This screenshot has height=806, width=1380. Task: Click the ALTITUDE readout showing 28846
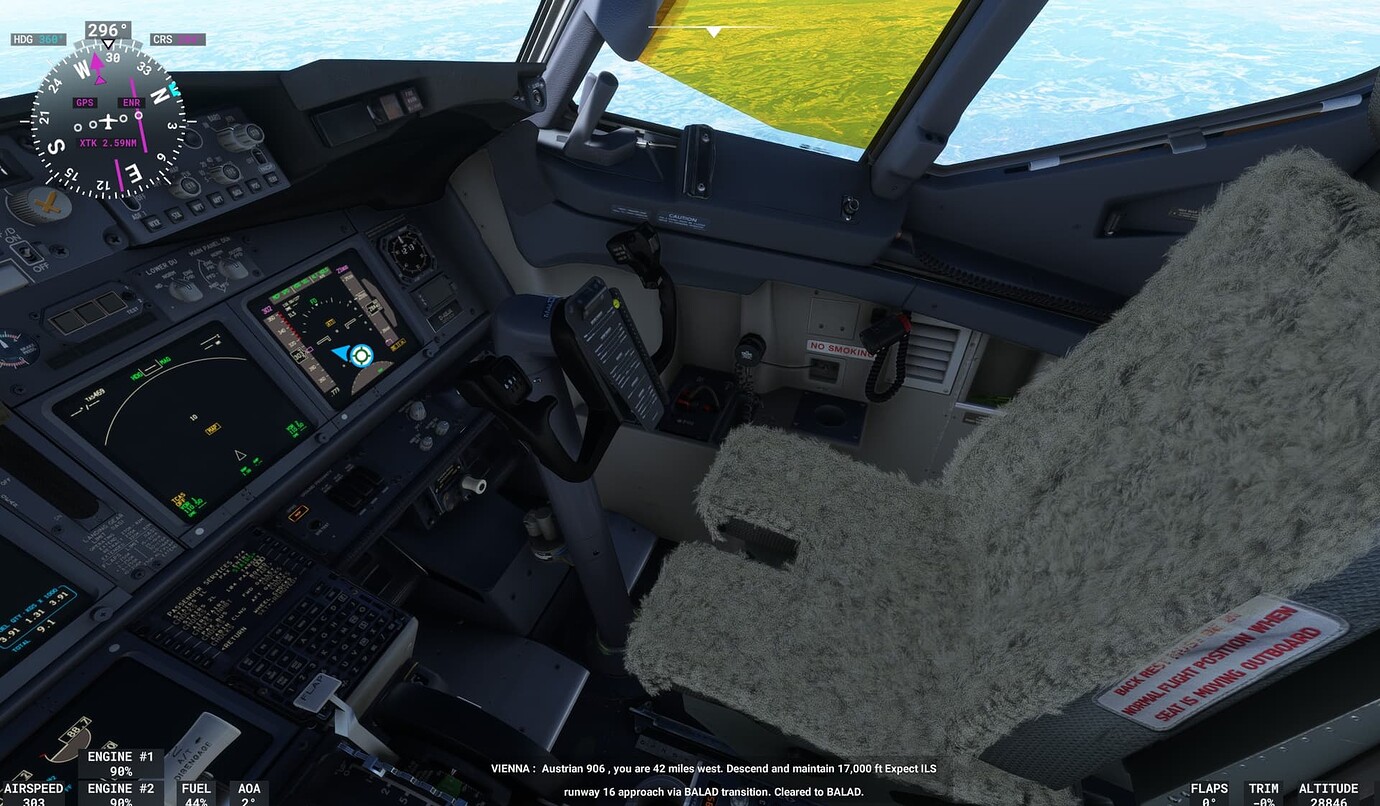tap(1327, 793)
